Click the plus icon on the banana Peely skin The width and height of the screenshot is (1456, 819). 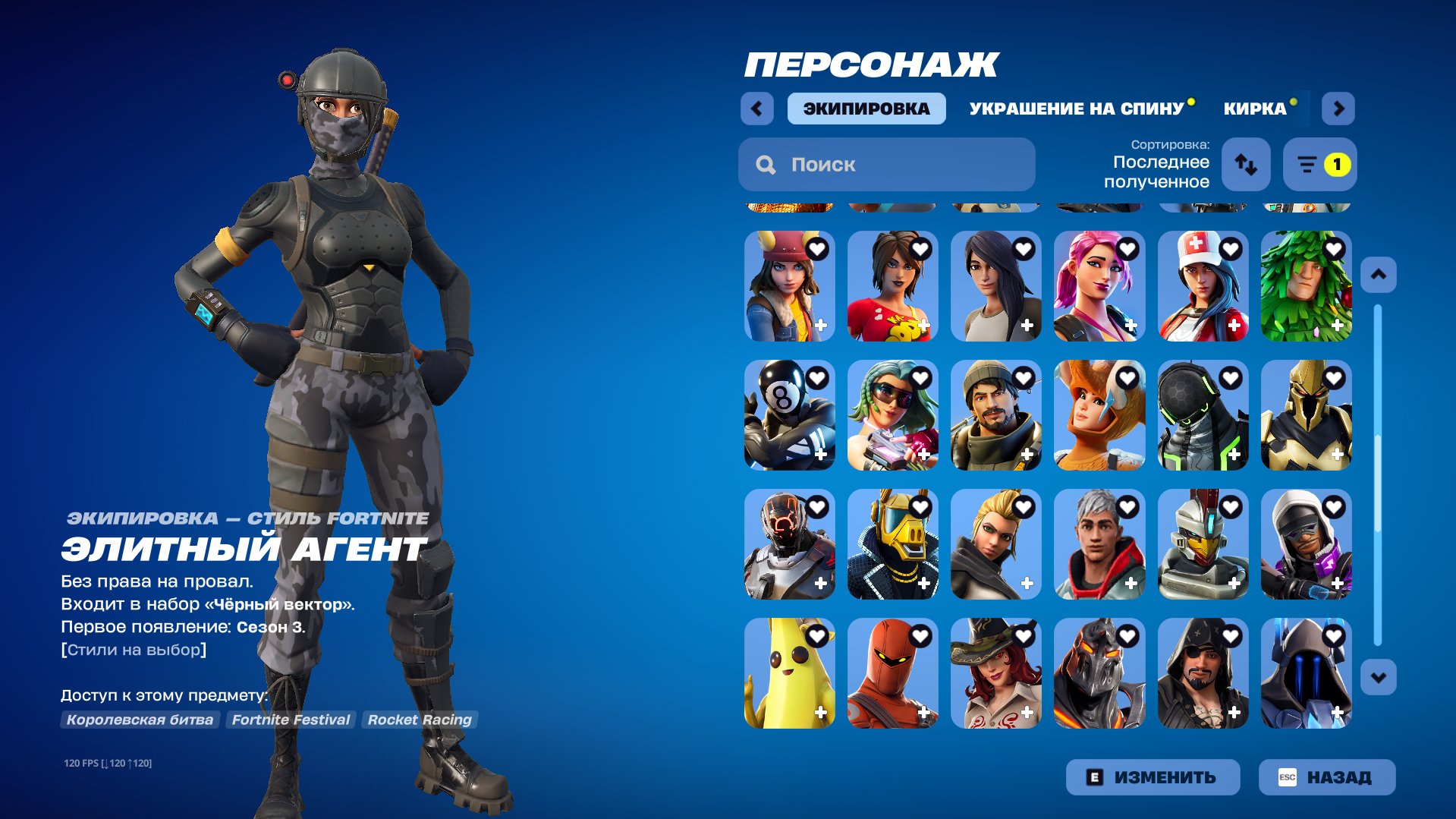821,713
